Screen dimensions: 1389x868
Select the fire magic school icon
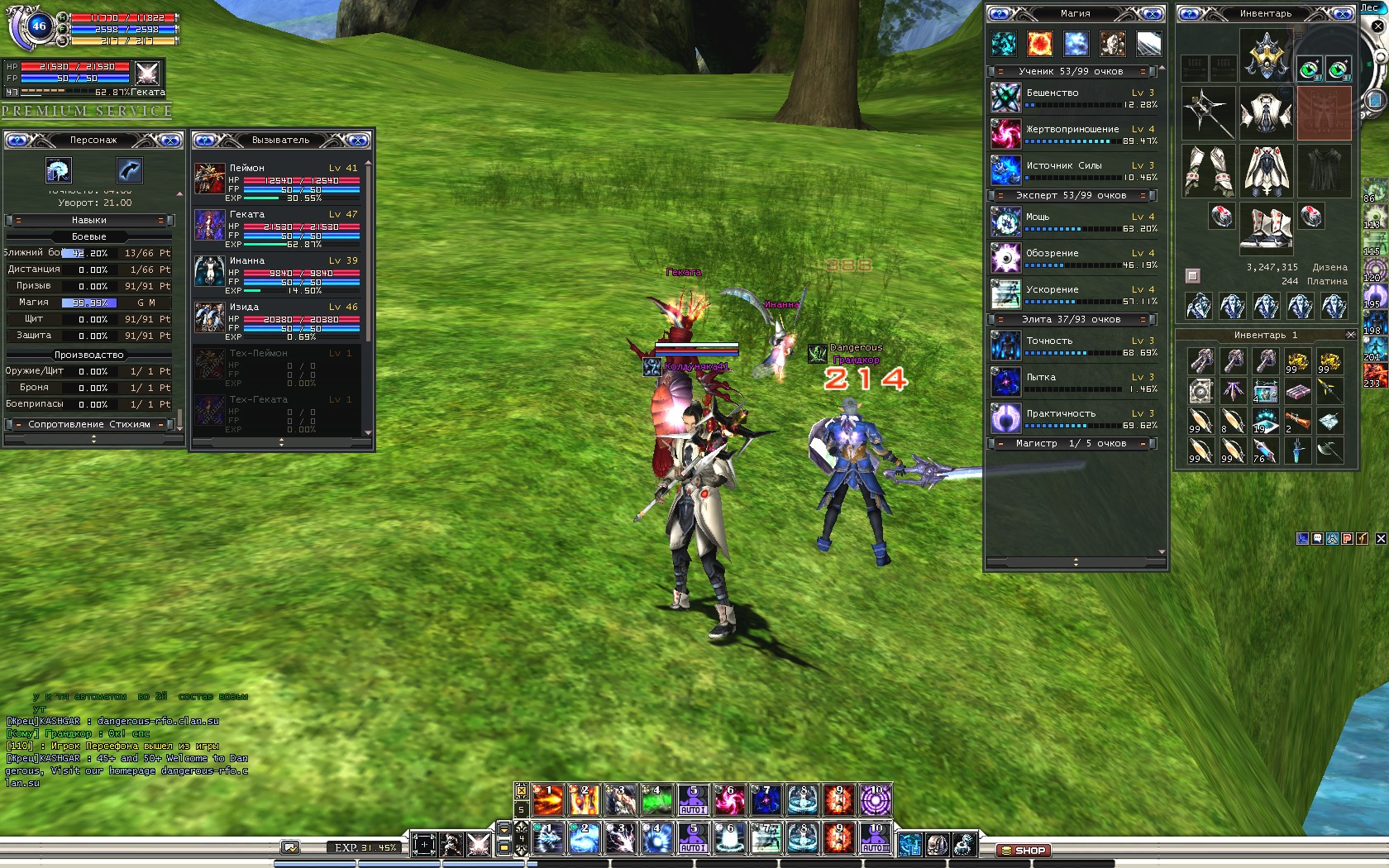click(1039, 43)
